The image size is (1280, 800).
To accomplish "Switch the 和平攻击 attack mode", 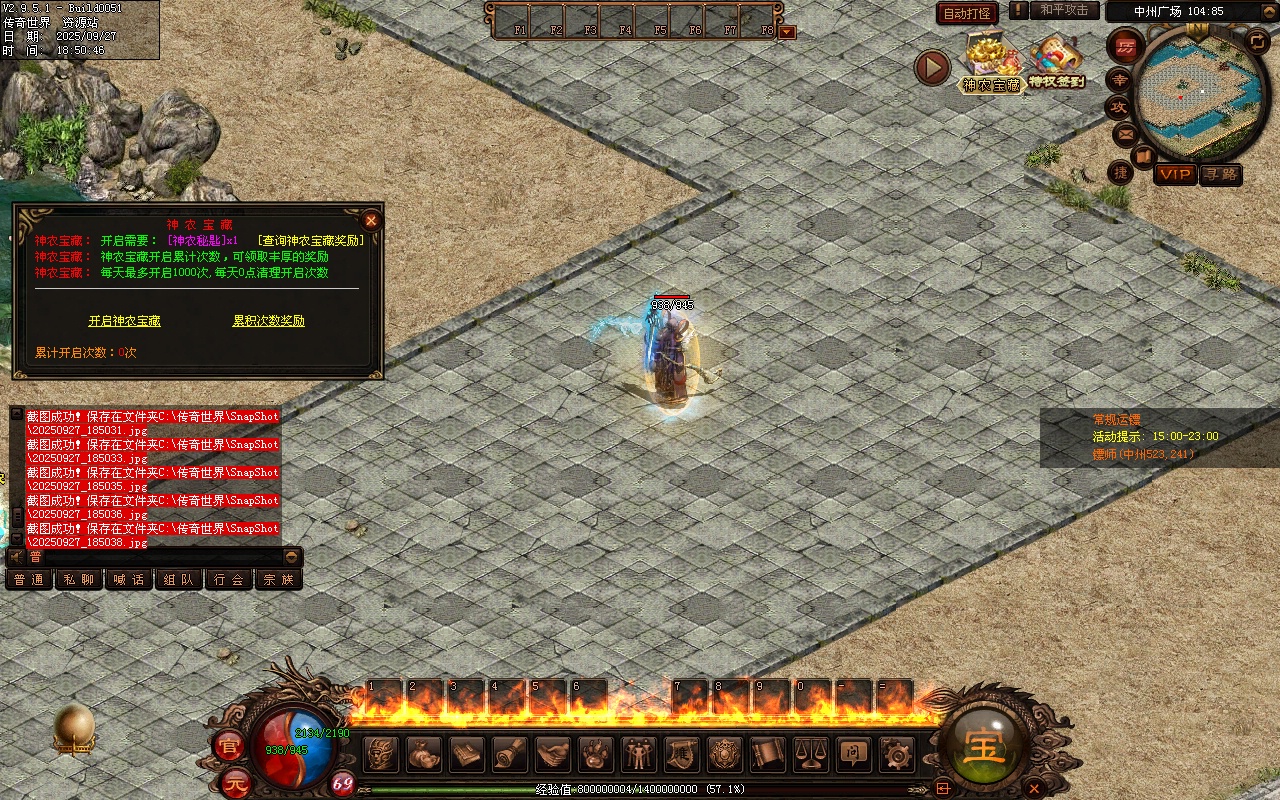I will pos(1063,10).
